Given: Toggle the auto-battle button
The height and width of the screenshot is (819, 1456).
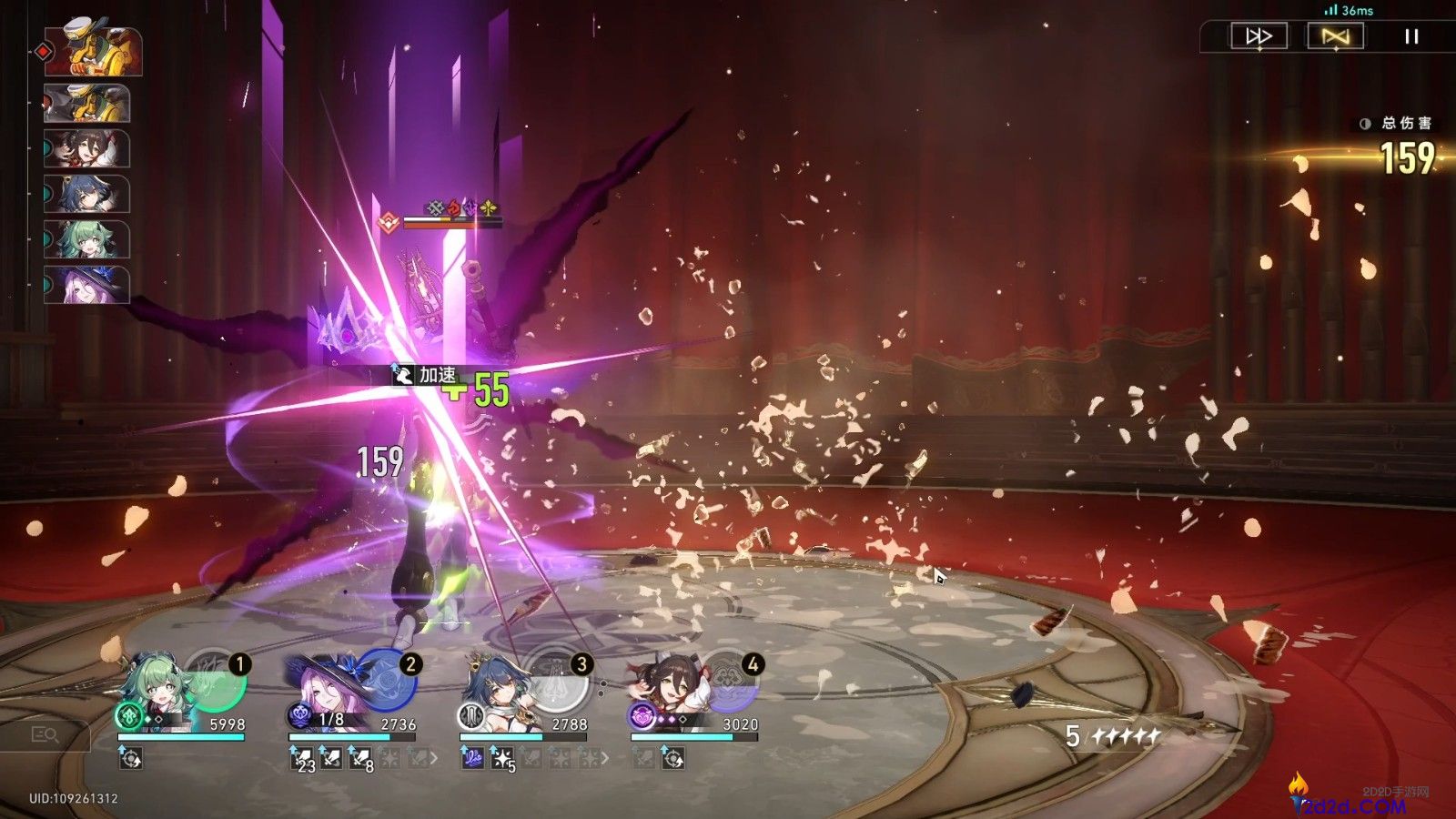Looking at the screenshot, I should click(1335, 36).
